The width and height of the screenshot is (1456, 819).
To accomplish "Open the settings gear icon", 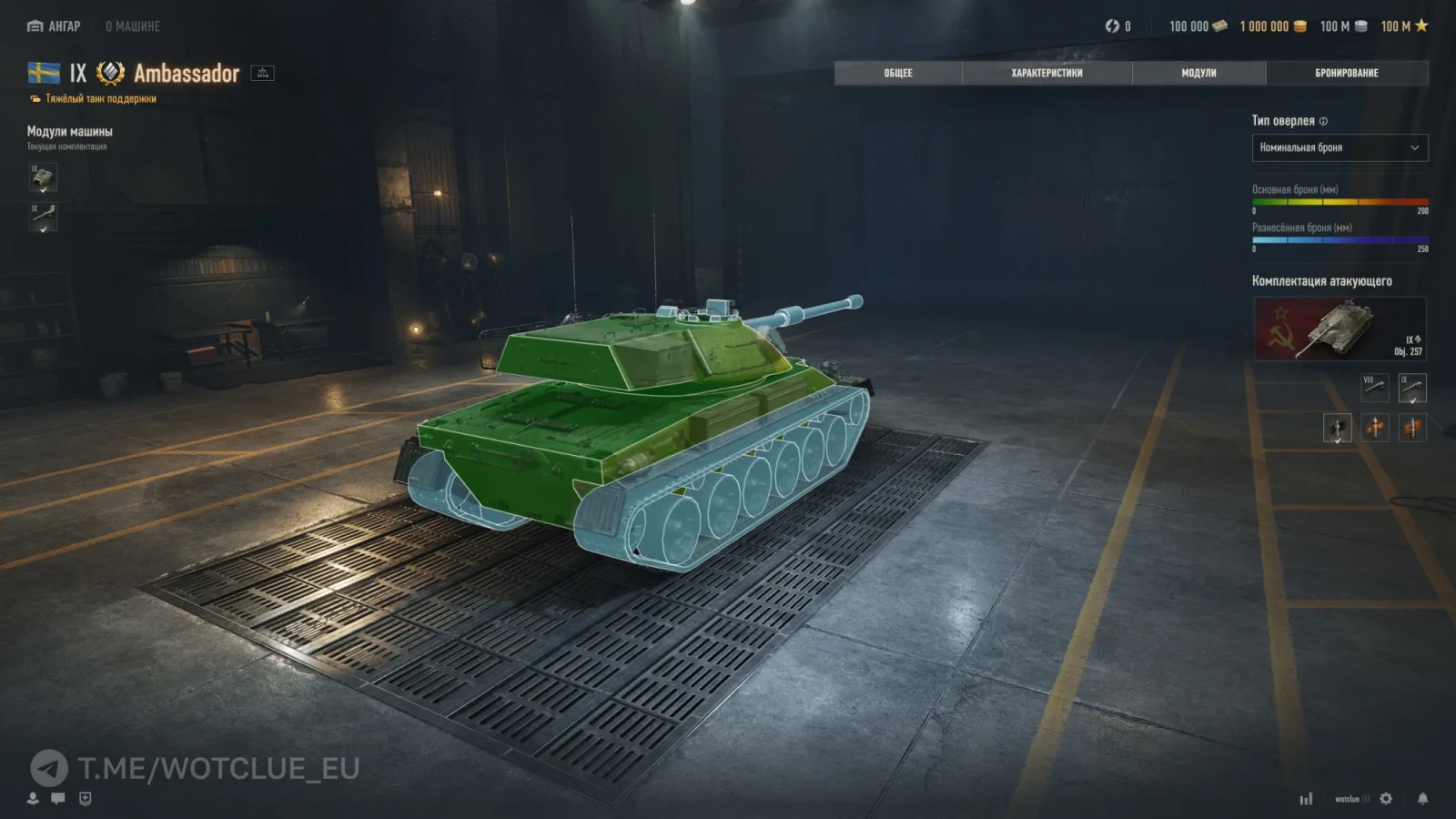I will [x=1386, y=798].
